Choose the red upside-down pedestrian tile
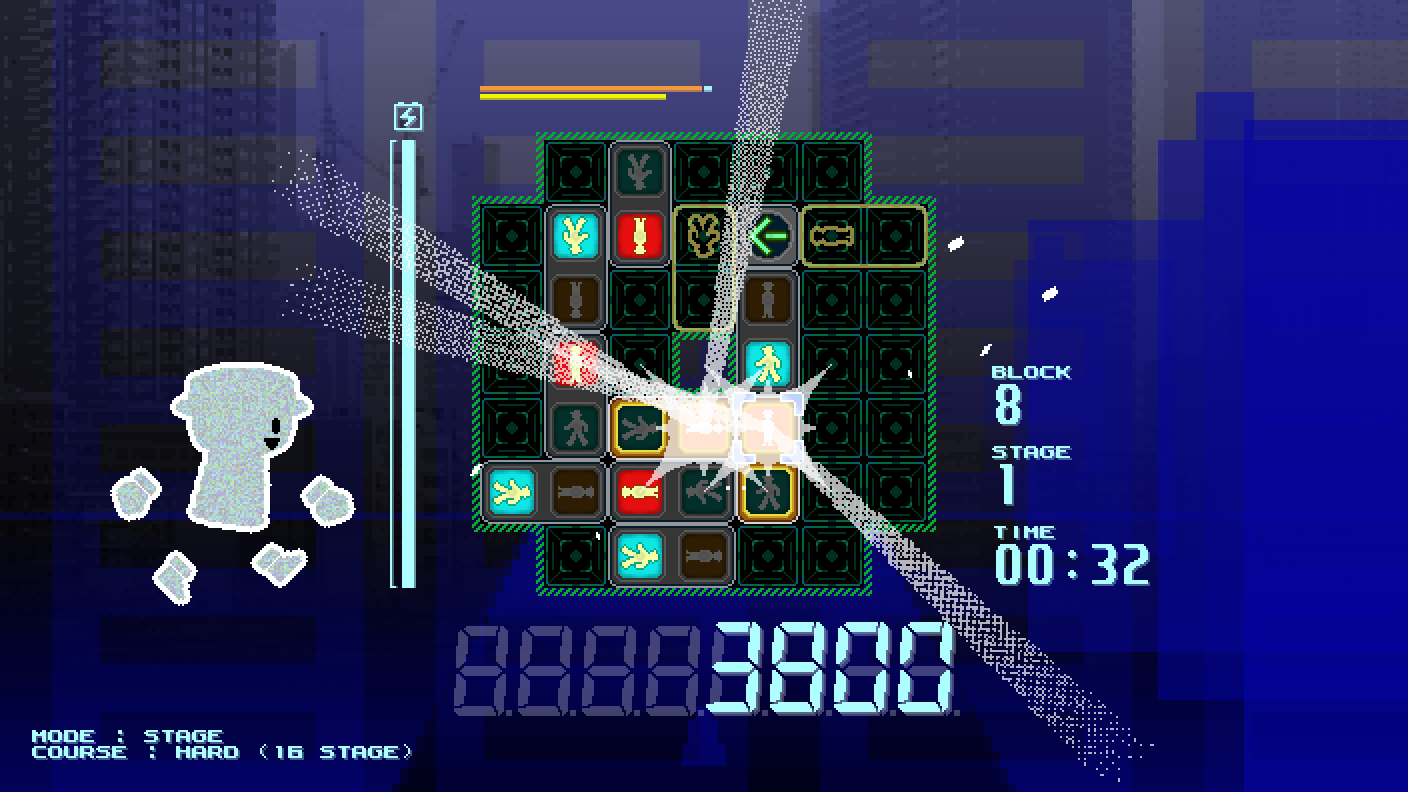 pyautogui.click(x=640, y=237)
